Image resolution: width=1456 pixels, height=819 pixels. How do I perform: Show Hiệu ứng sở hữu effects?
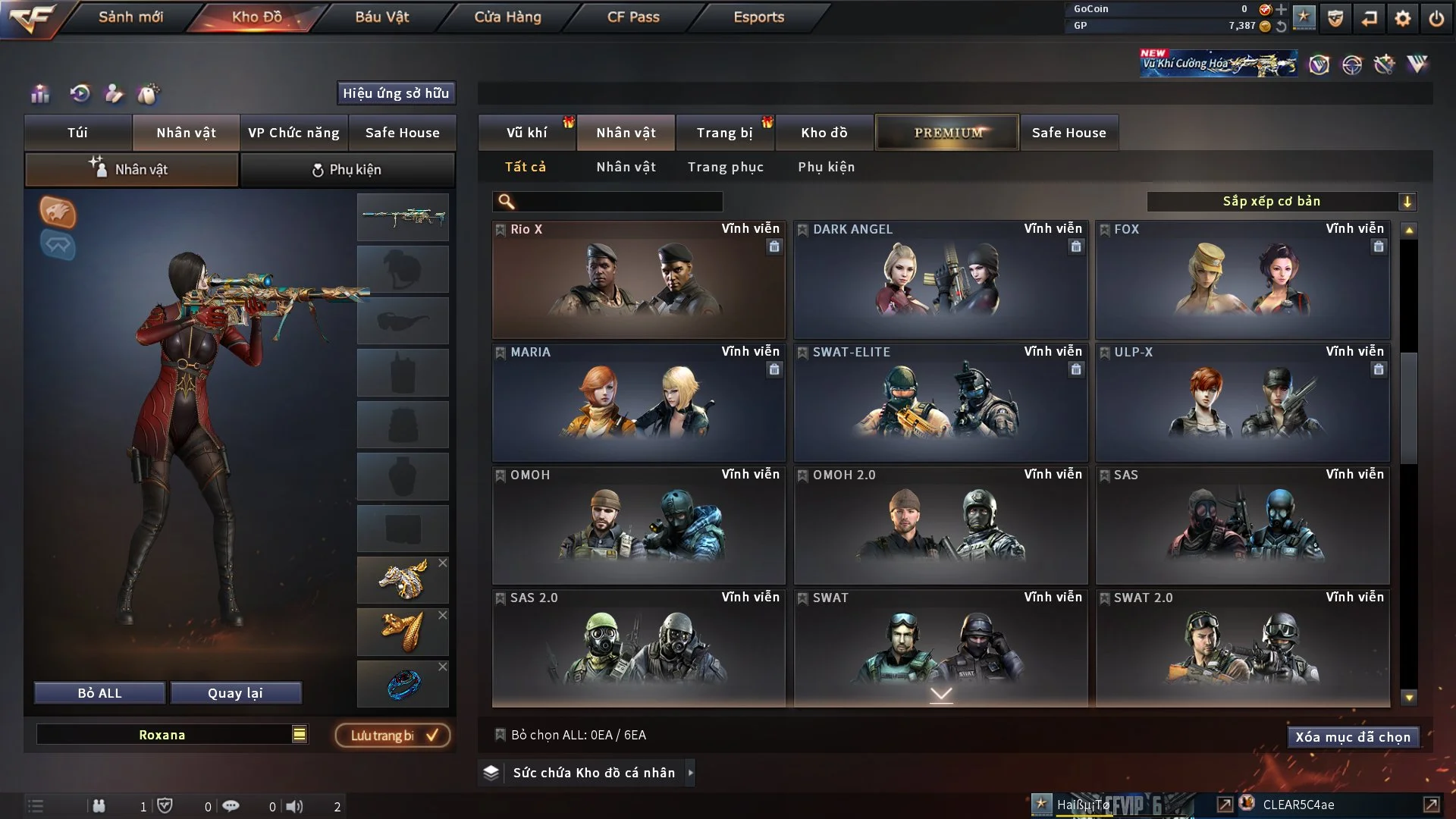[396, 93]
